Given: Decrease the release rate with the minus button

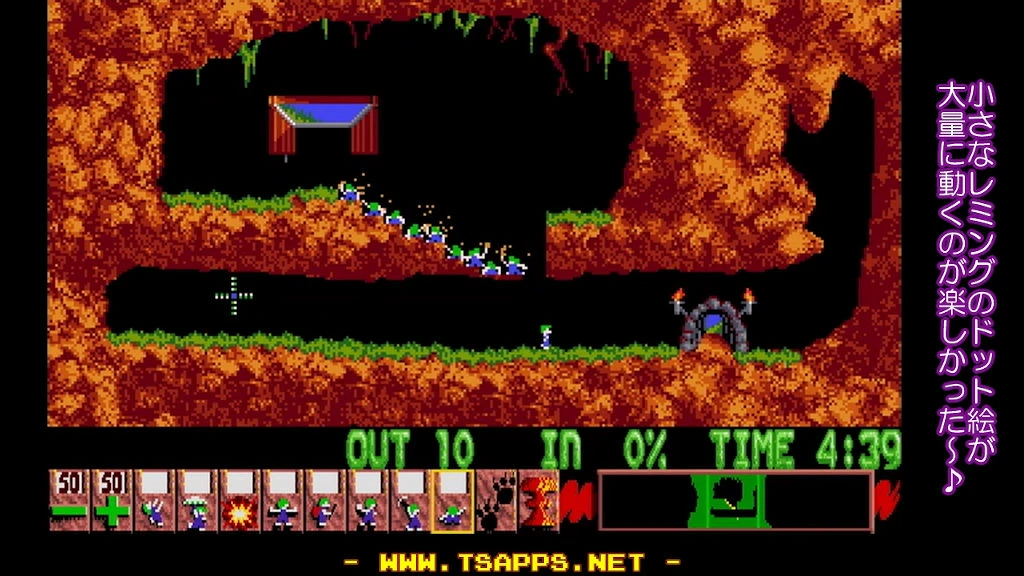Looking at the screenshot, I should point(69,501).
